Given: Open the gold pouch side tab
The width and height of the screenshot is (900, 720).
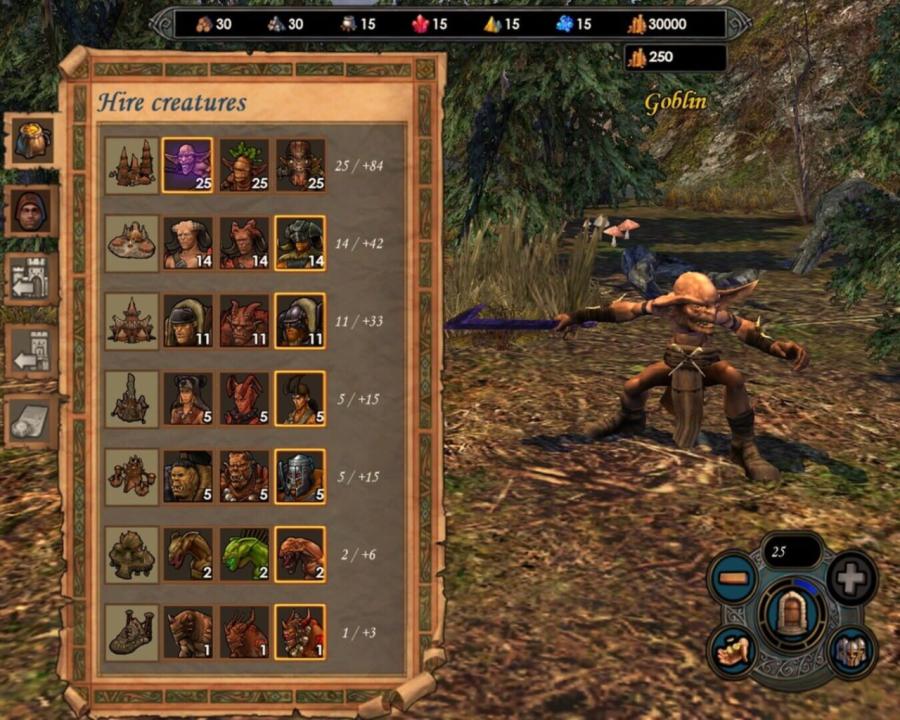Looking at the screenshot, I should coord(30,140).
